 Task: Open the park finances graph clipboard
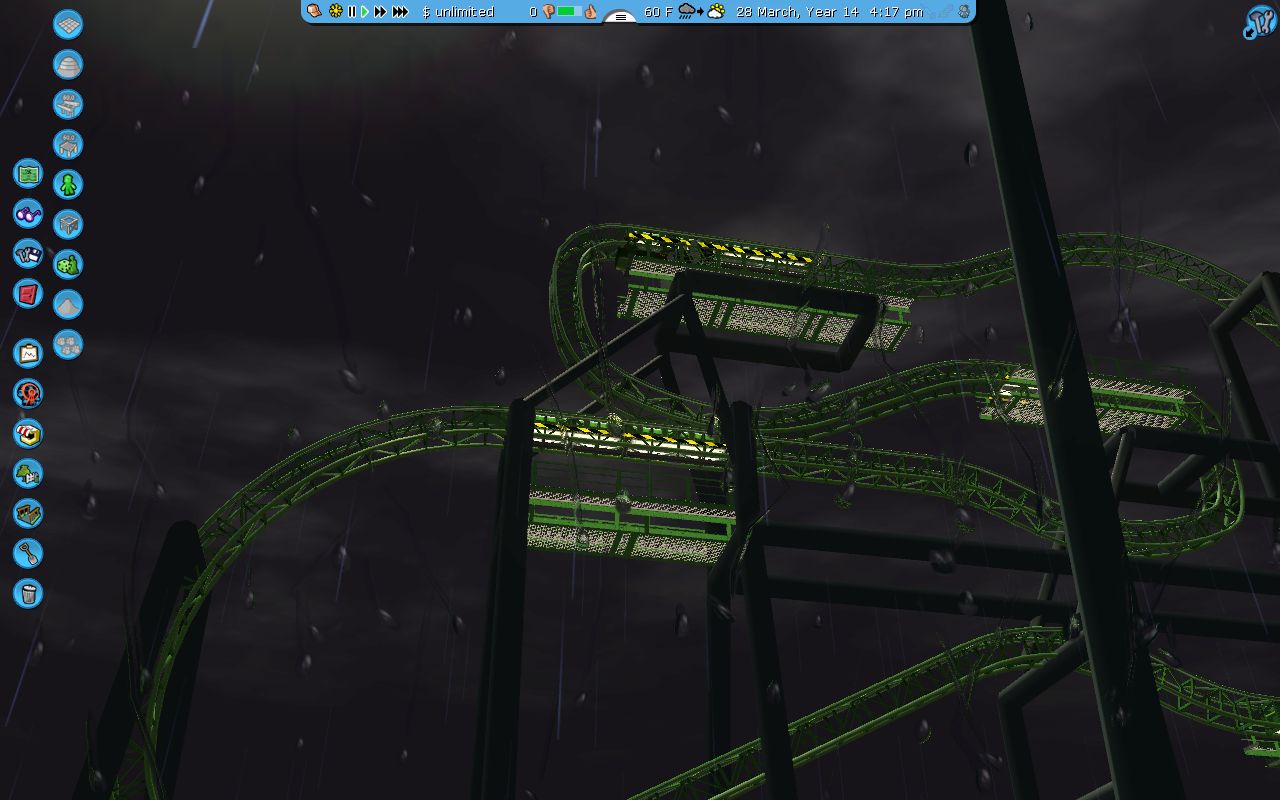(x=28, y=353)
